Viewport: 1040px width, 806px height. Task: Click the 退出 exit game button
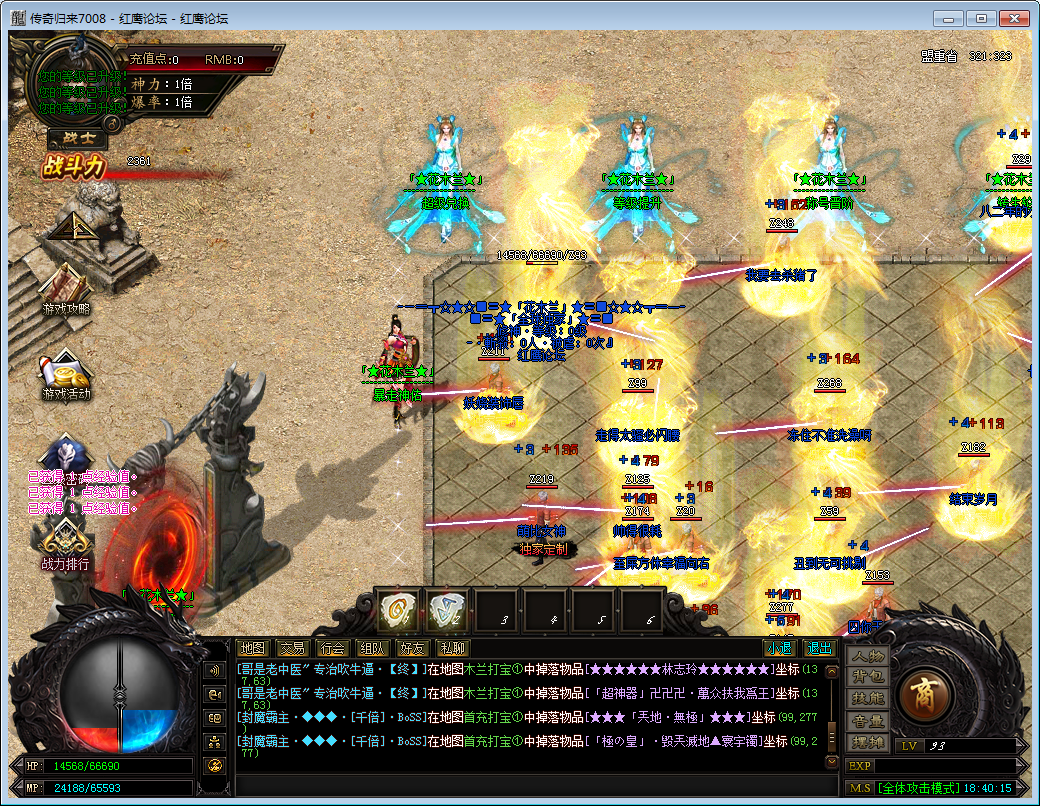point(819,648)
